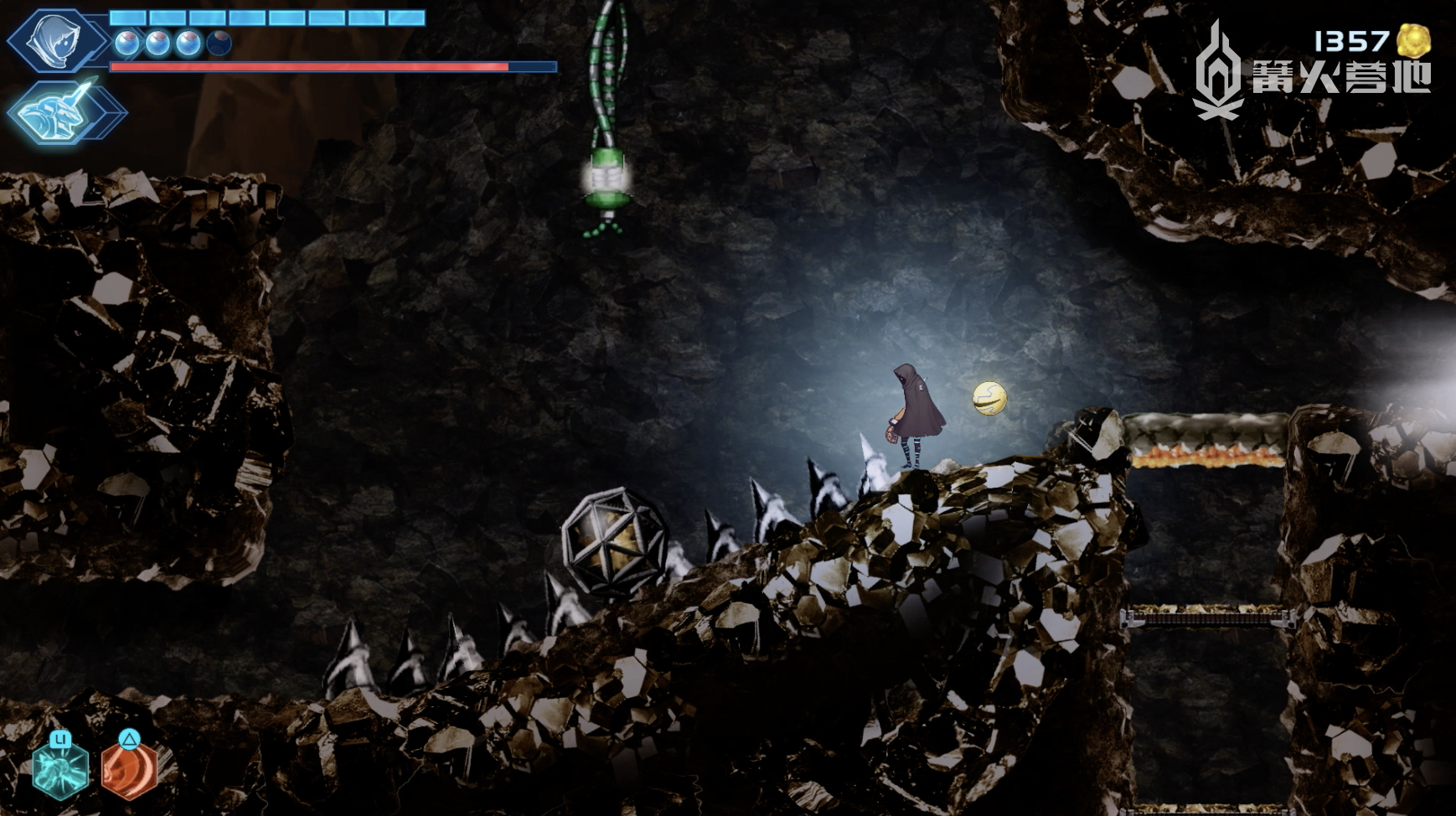This screenshot has width=1456, height=816.
Task: Select the glowing blue gauntlet weapon icon
Action: [59, 112]
